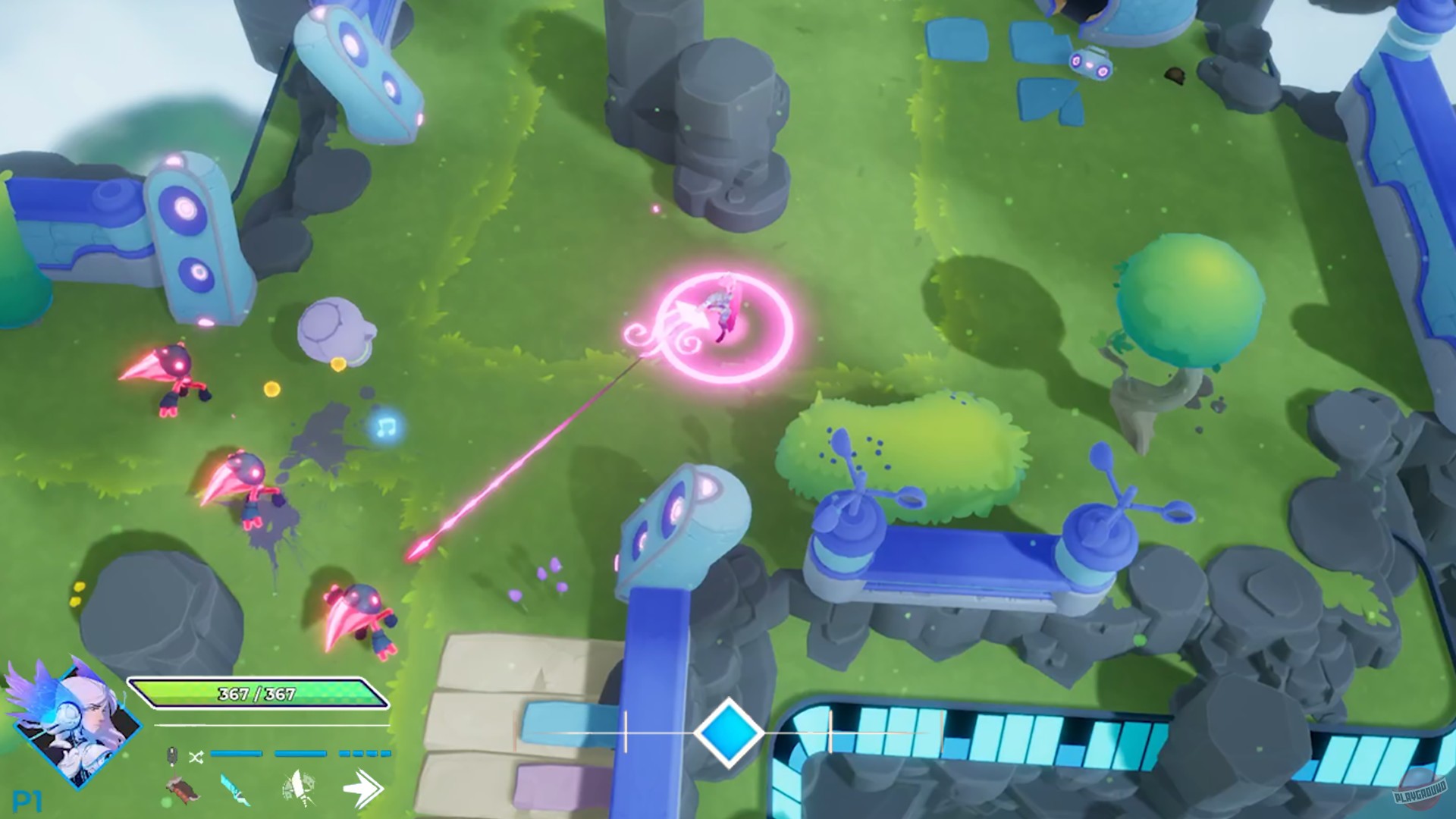Click the blue diamond beat marker on the rhythm bar

(729, 733)
